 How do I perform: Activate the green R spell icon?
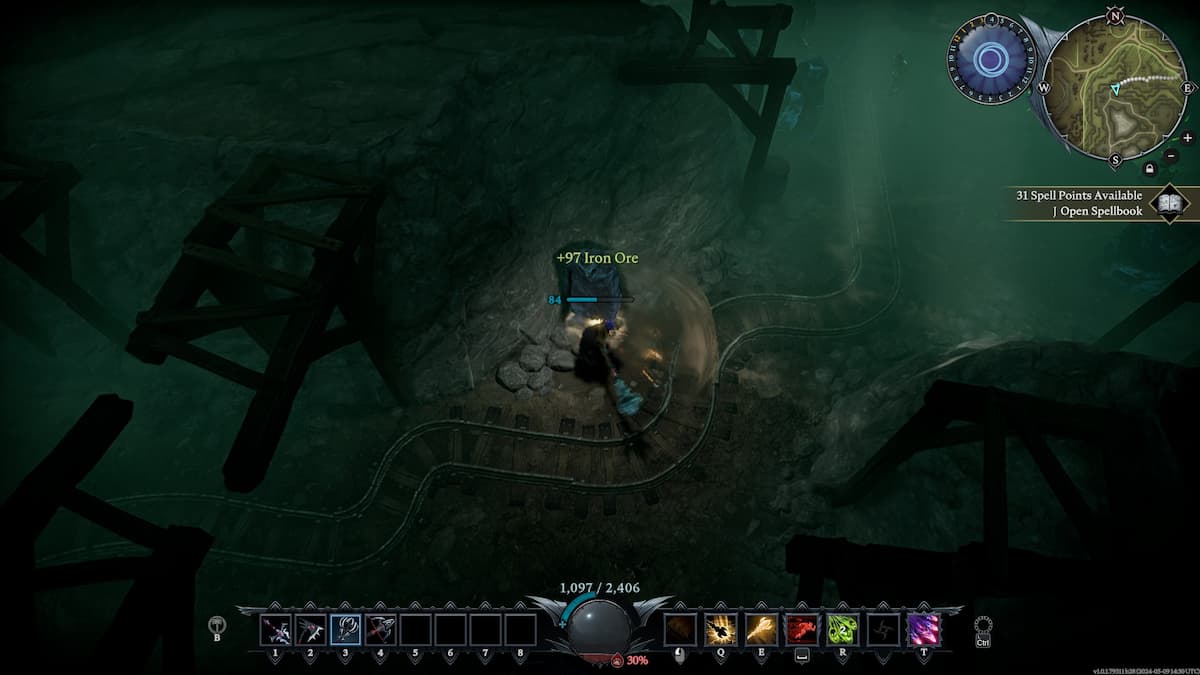tap(842, 629)
